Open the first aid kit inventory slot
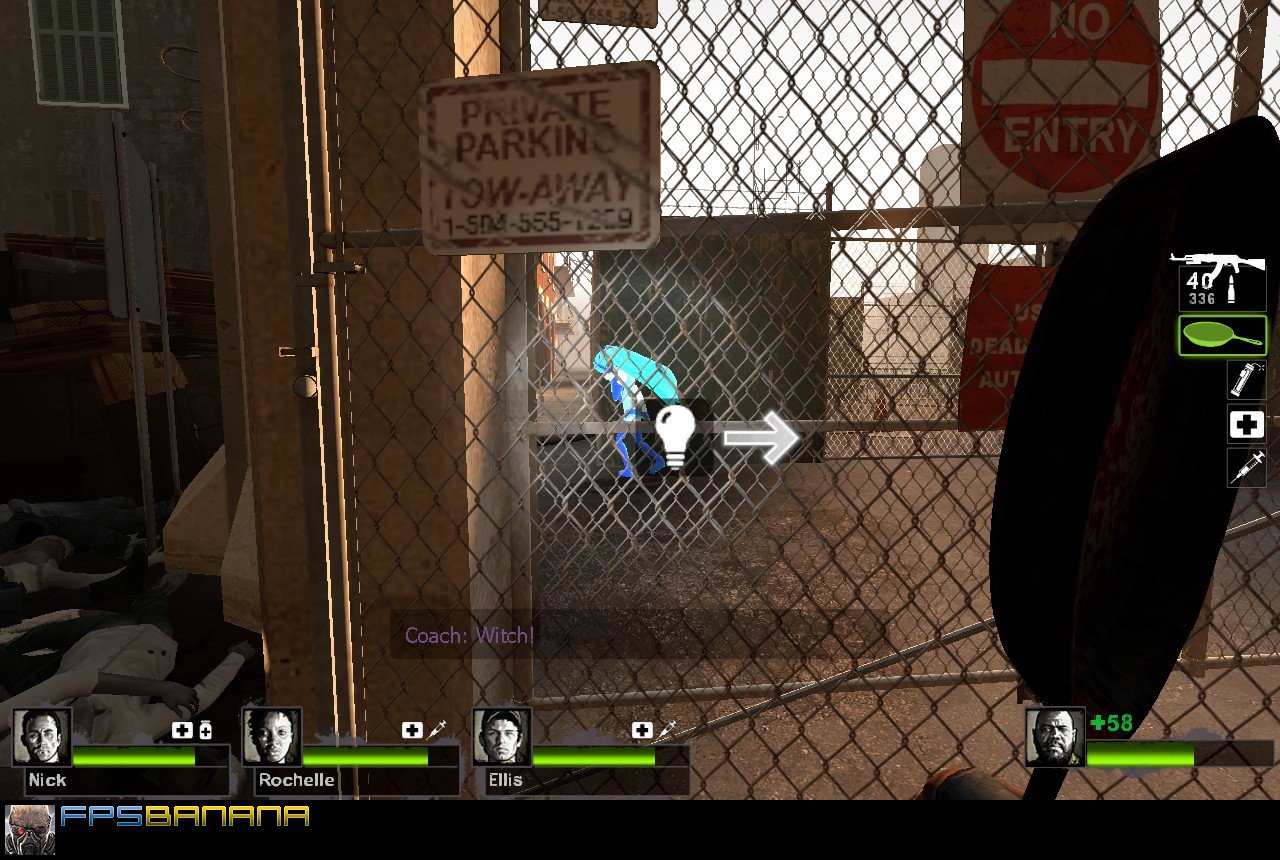 1246,425
